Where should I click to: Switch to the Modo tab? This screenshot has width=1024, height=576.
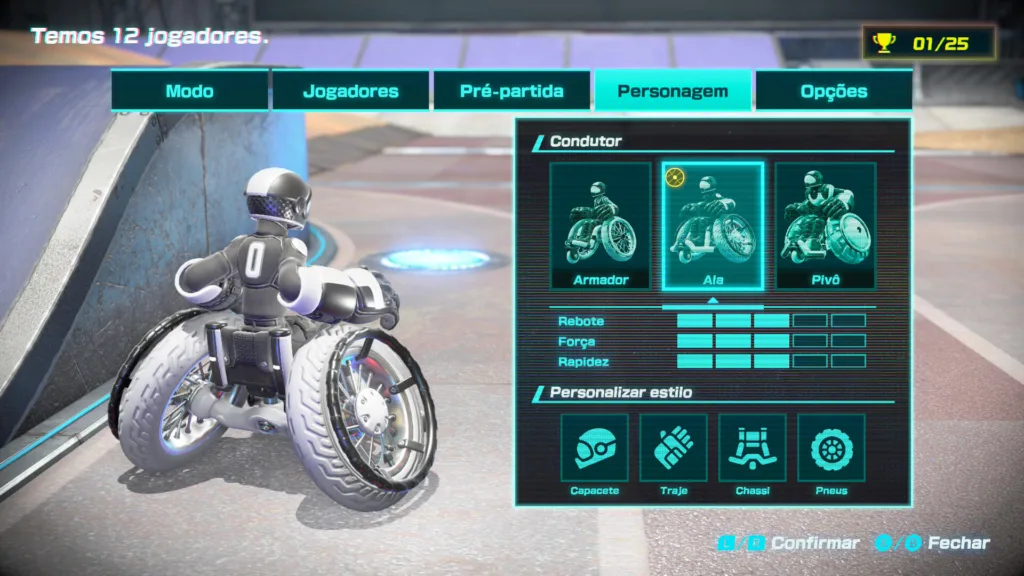point(190,91)
